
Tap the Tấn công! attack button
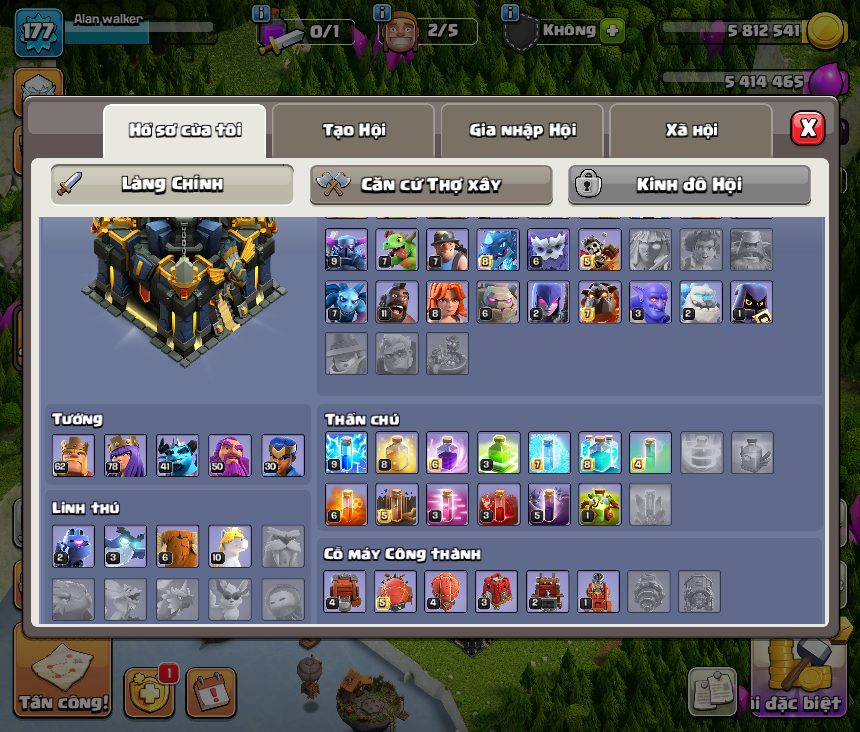pos(62,681)
